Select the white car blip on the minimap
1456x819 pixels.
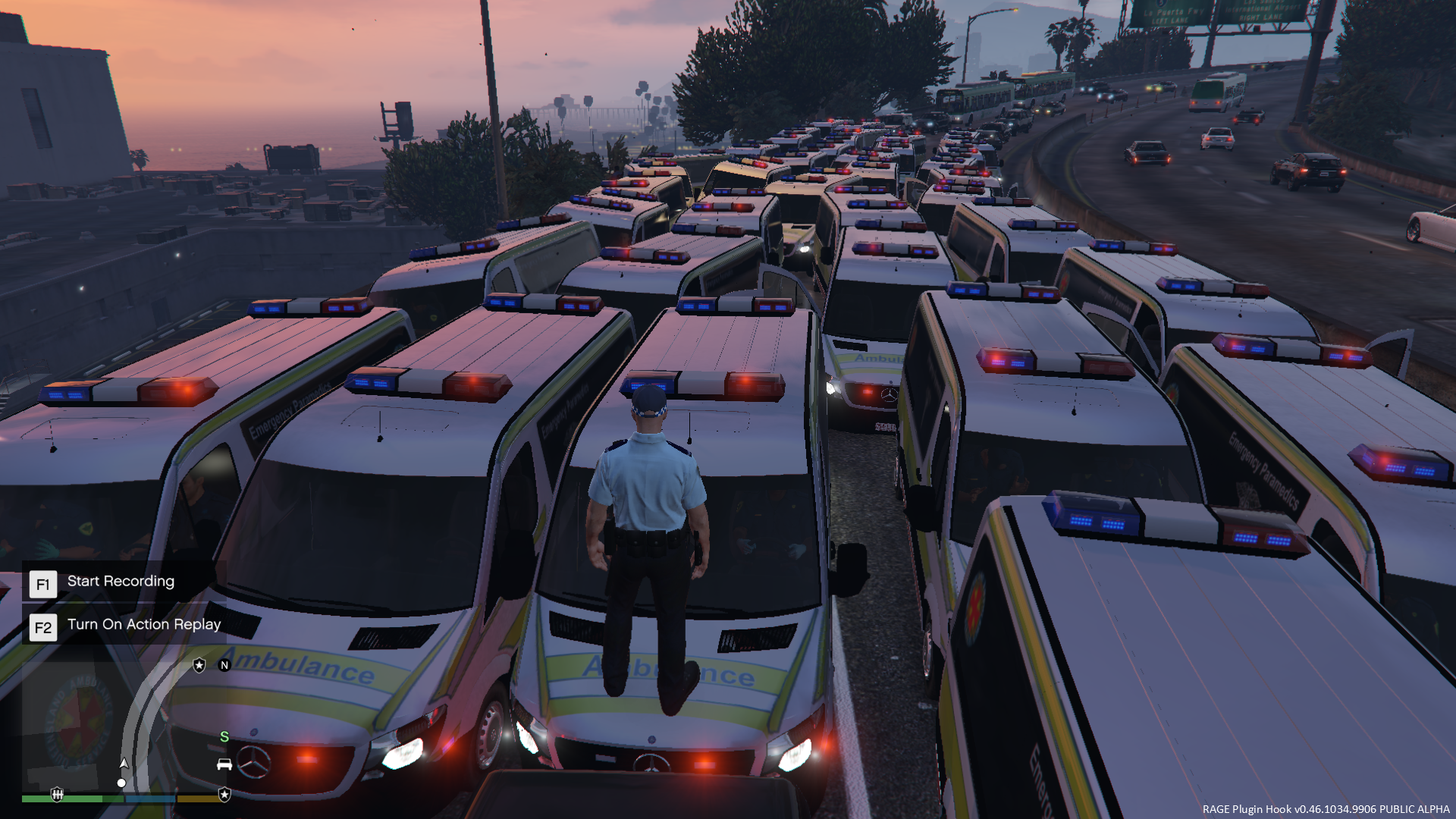[224, 764]
